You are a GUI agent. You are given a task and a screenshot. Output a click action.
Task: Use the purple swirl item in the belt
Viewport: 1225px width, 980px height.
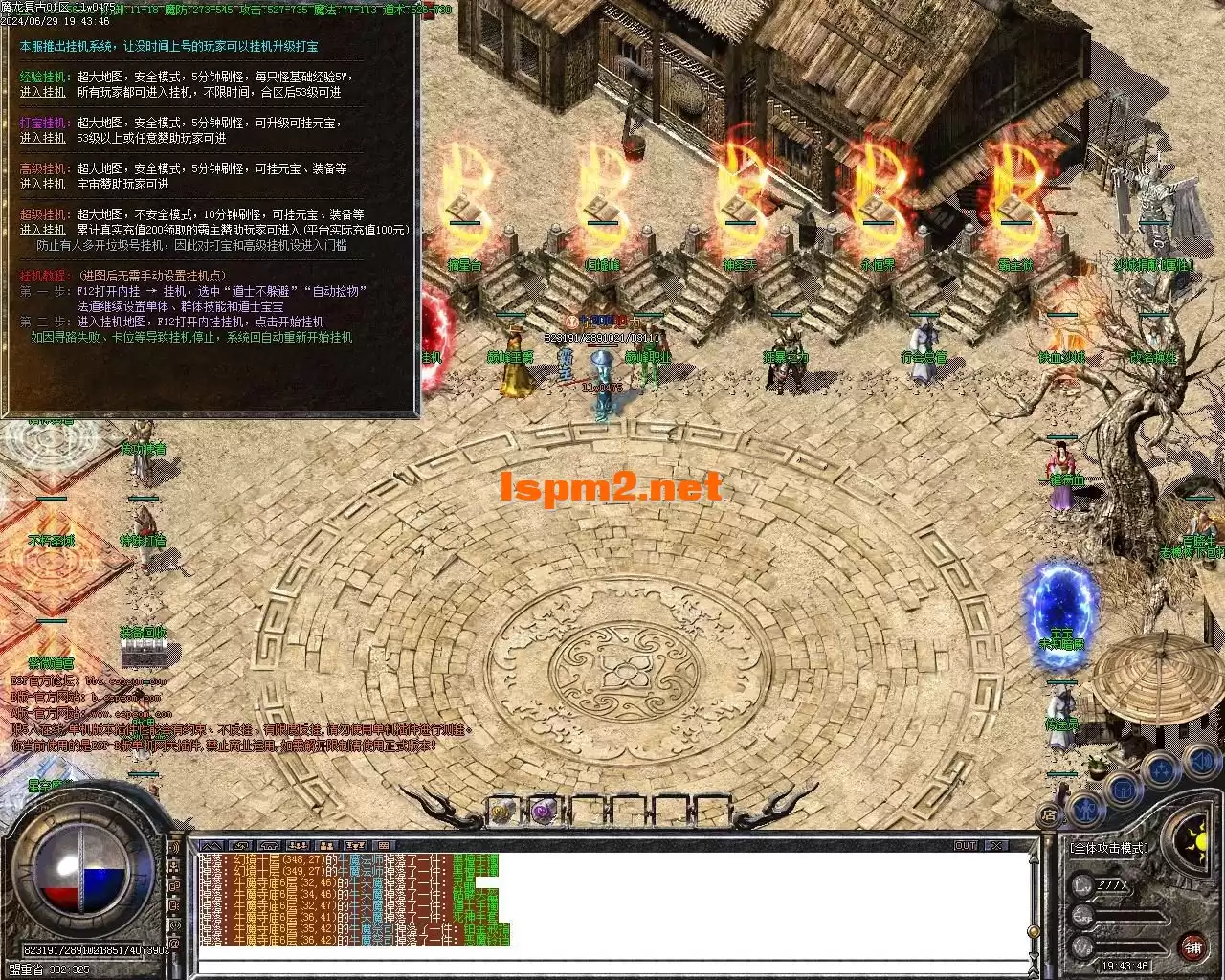pos(543,812)
